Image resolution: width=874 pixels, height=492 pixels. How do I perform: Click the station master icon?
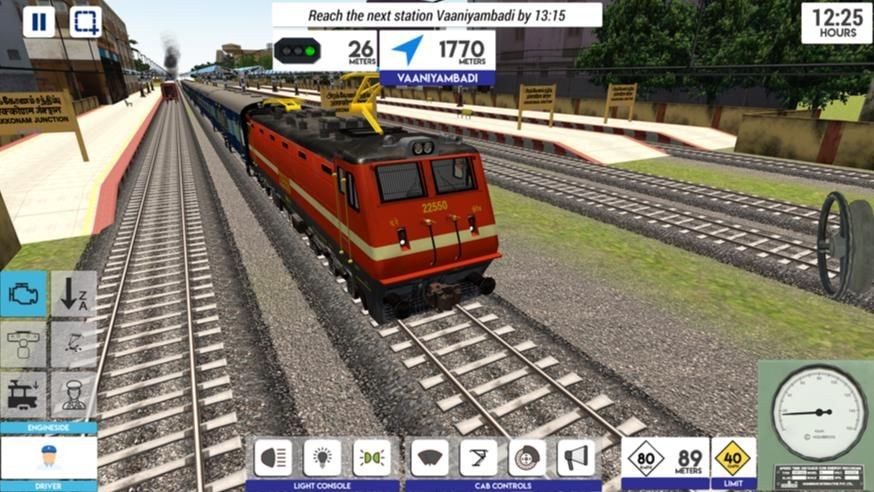(73, 394)
